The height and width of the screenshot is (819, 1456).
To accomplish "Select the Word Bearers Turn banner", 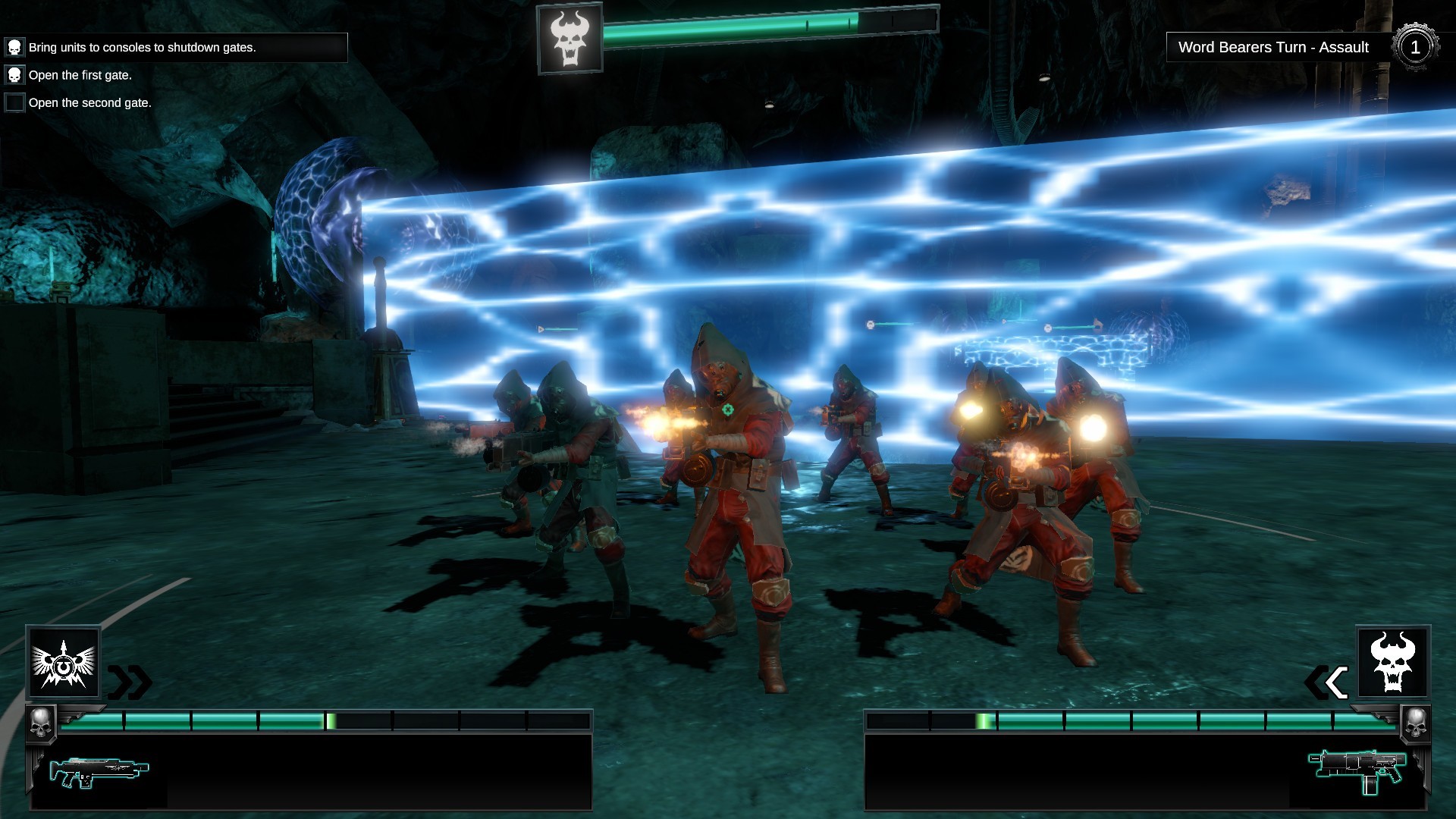I will 1273,48.
